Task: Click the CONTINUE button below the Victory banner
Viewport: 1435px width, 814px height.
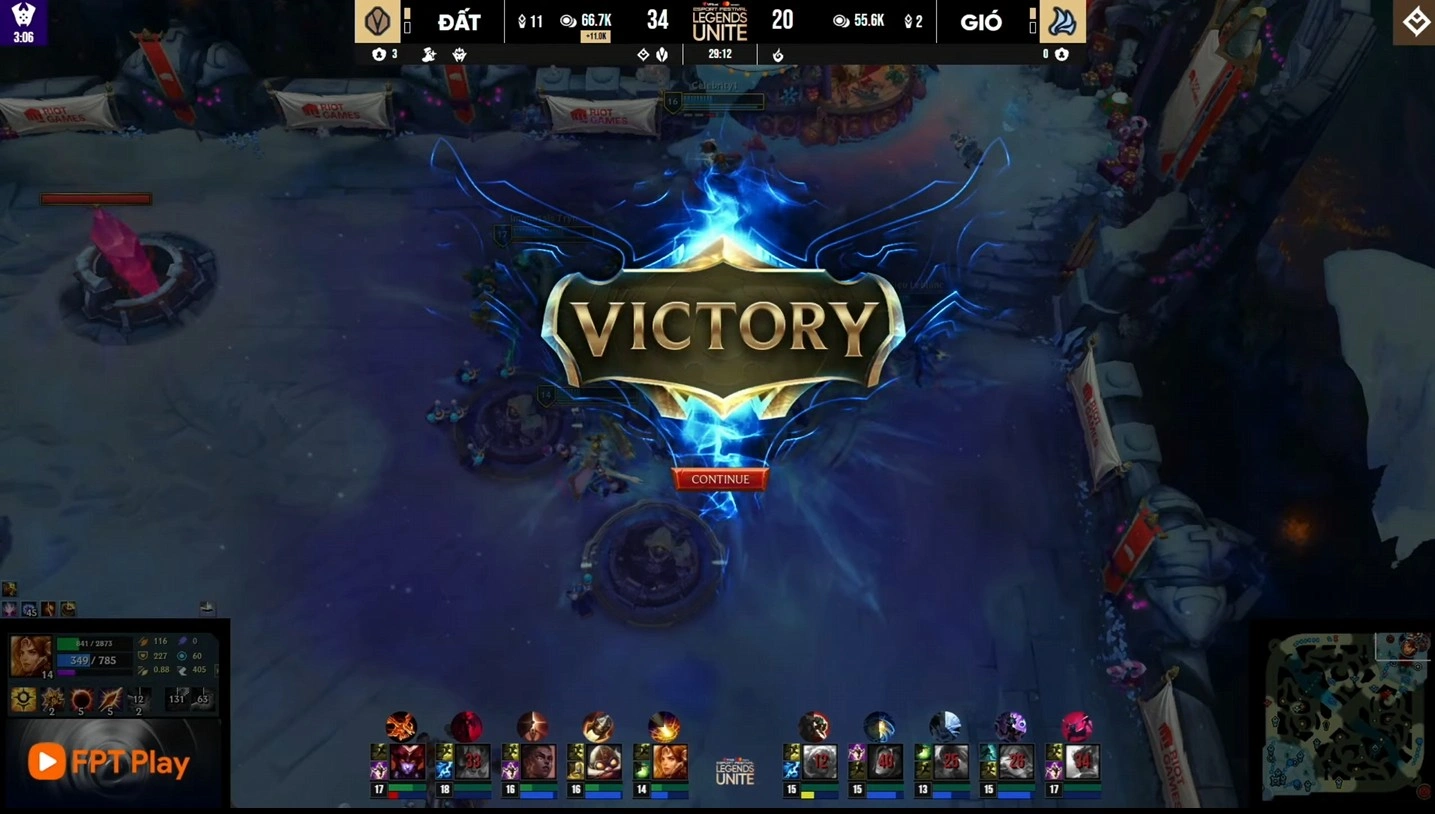Action: coord(719,479)
